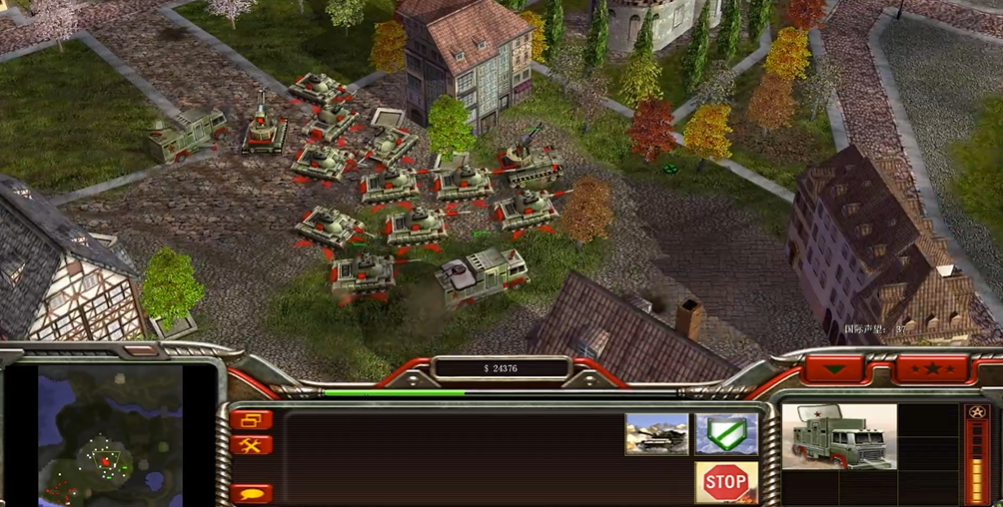Select the truck unit portrait
1003x507 pixels.
(839, 437)
